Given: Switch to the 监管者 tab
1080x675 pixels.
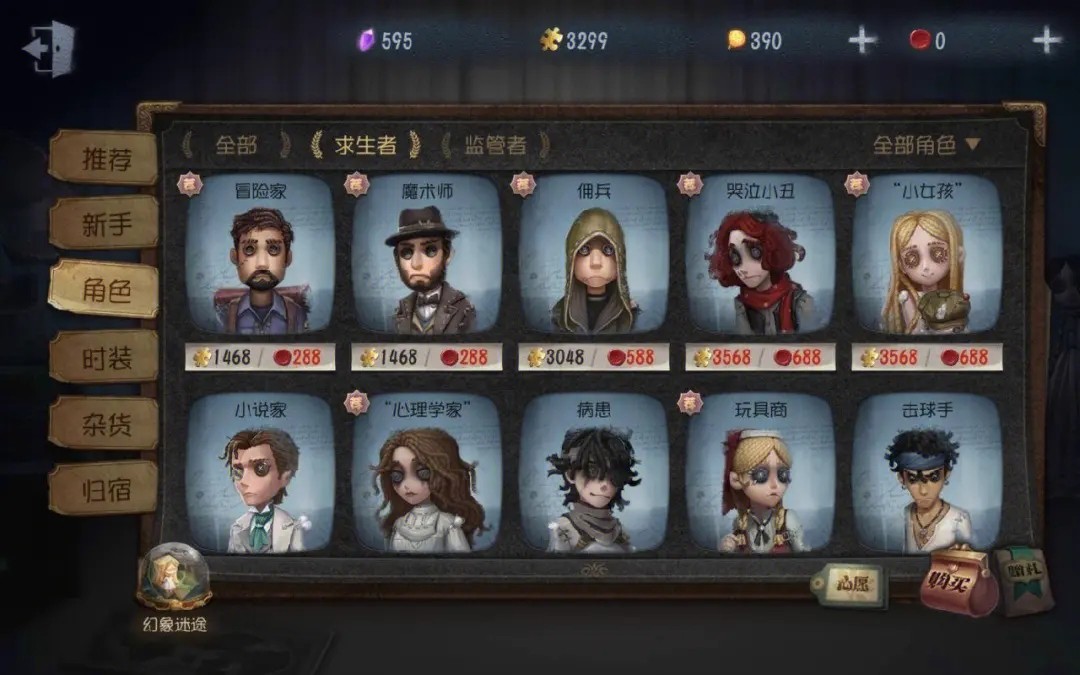Looking at the screenshot, I should [x=495, y=145].
